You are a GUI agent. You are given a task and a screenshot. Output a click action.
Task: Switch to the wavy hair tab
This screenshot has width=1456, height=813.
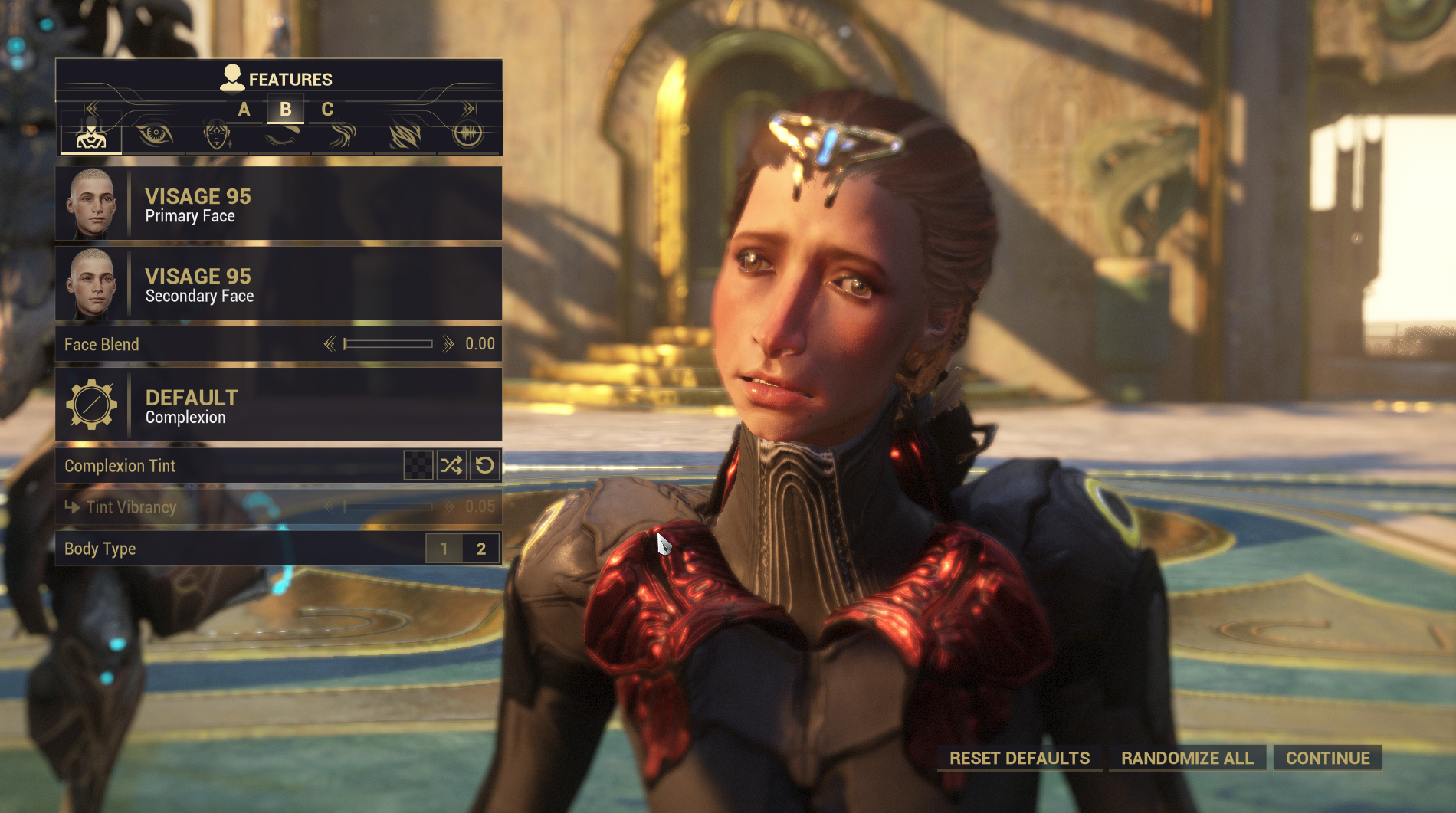343,136
